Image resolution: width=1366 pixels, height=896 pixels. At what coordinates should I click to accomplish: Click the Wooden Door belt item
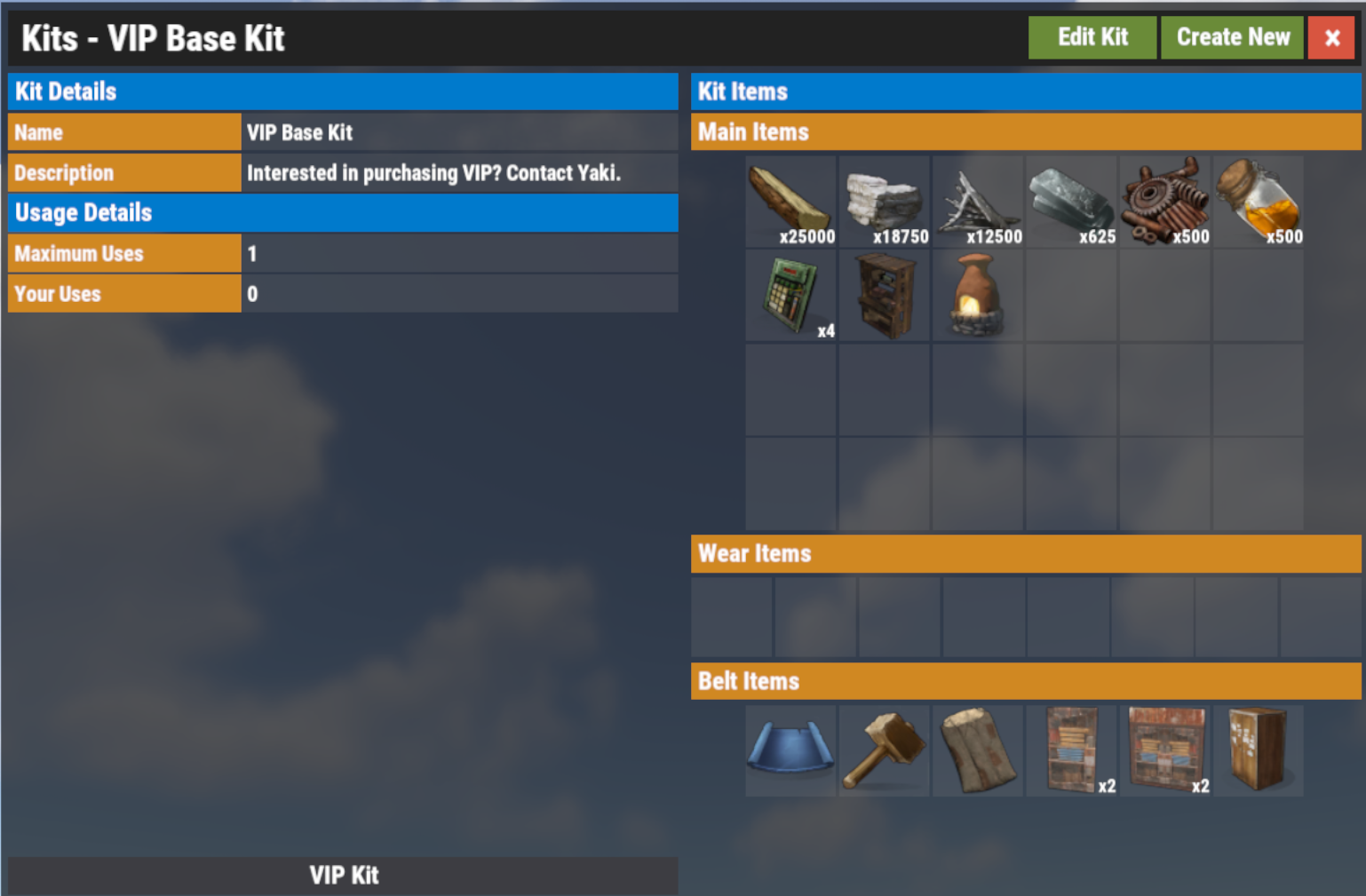pos(1258,750)
